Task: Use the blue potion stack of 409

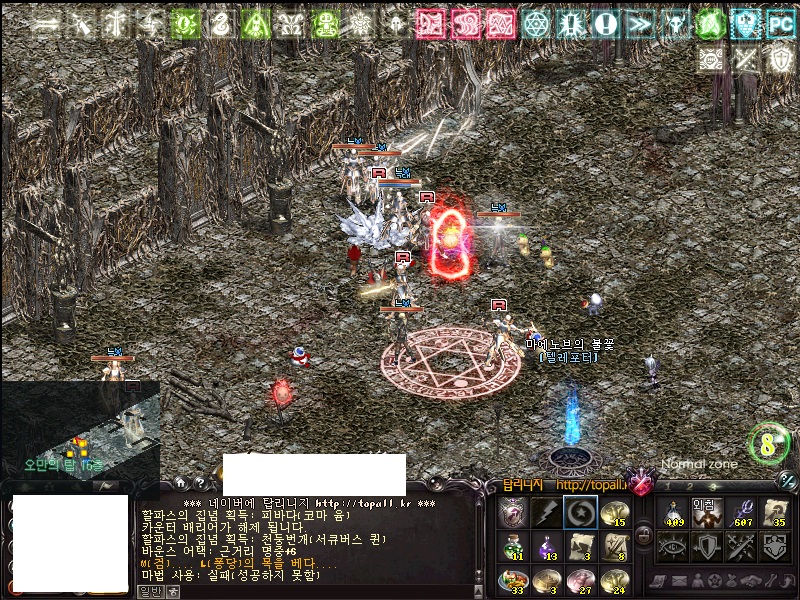Action: pos(673,512)
